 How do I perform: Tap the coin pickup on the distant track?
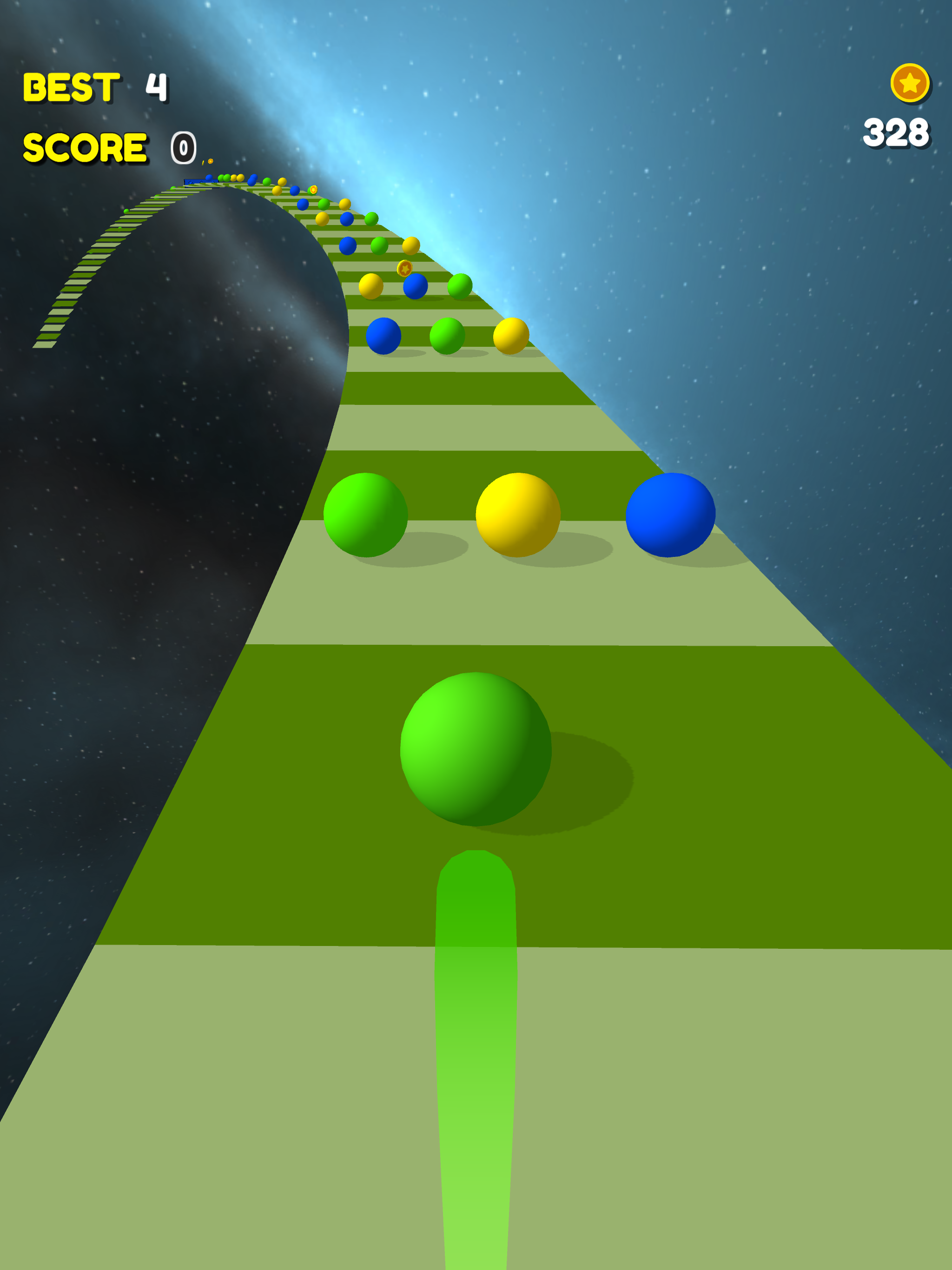tap(313, 190)
